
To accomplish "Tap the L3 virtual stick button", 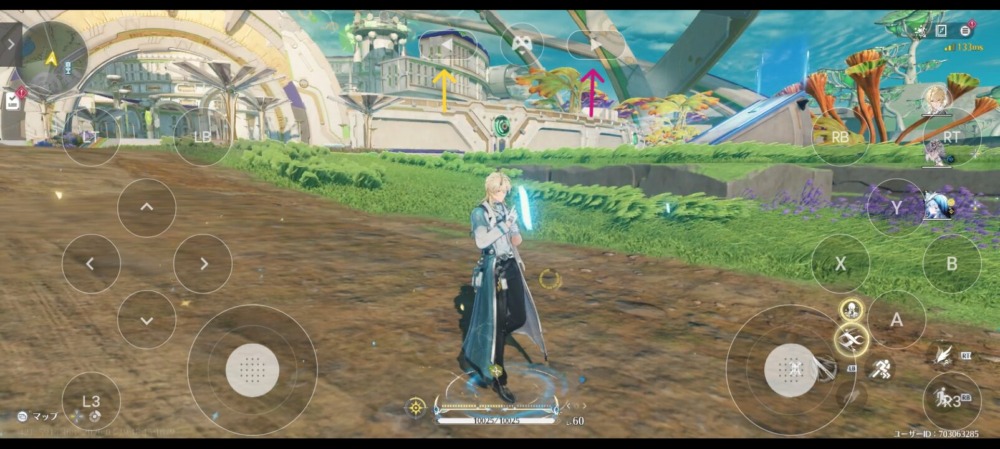I will click(x=91, y=401).
